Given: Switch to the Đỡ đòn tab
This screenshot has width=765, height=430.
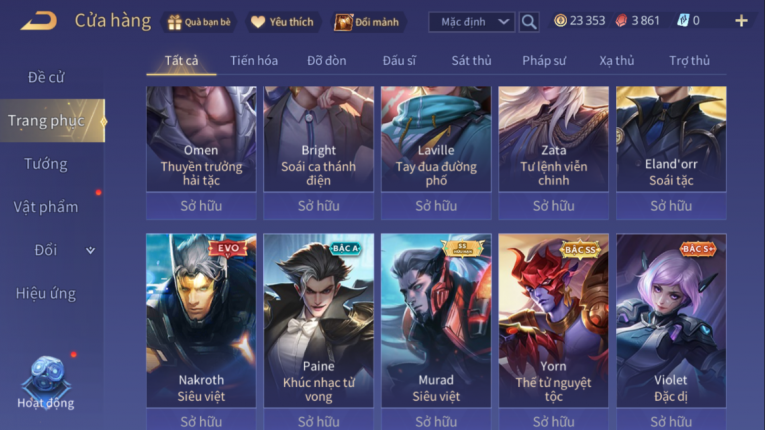Looking at the screenshot, I should [327, 61].
